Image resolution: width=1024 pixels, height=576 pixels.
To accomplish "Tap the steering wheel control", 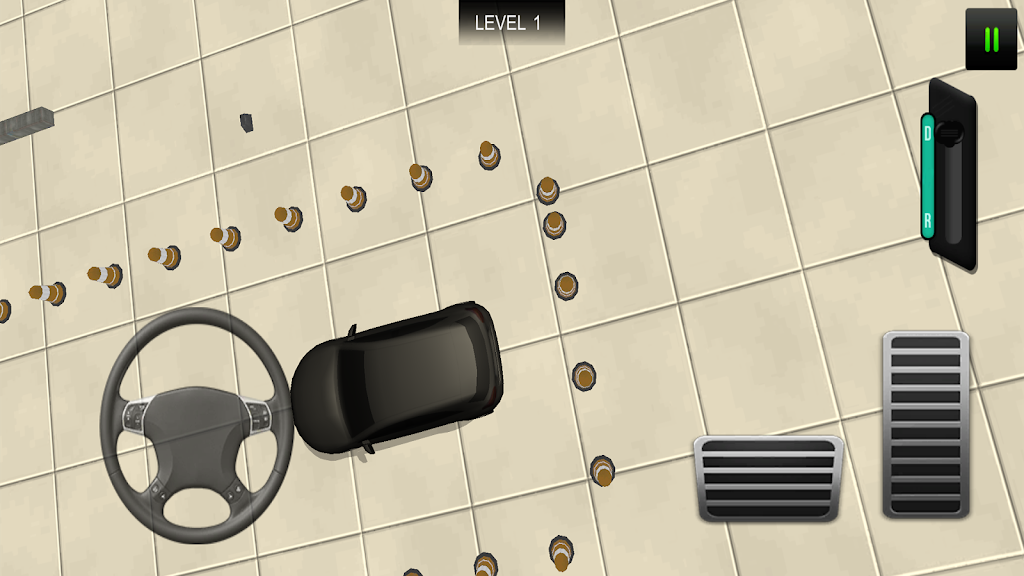I will 196,425.
